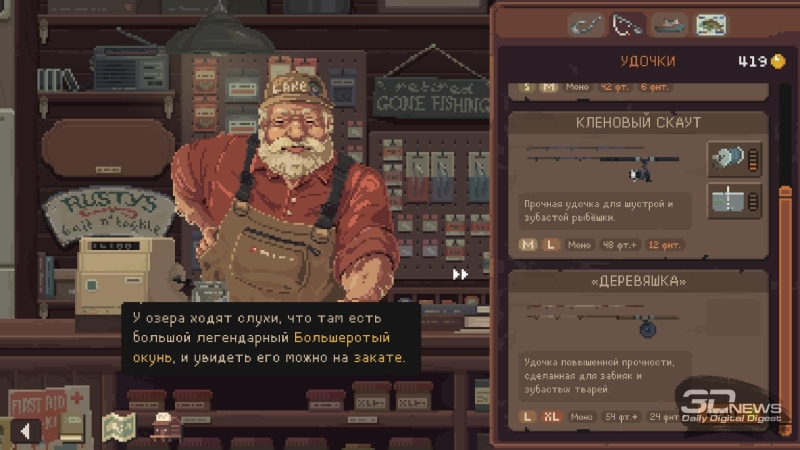Open the boat shop tab
Screen dimensions: 800x450
pyautogui.click(x=670, y=24)
